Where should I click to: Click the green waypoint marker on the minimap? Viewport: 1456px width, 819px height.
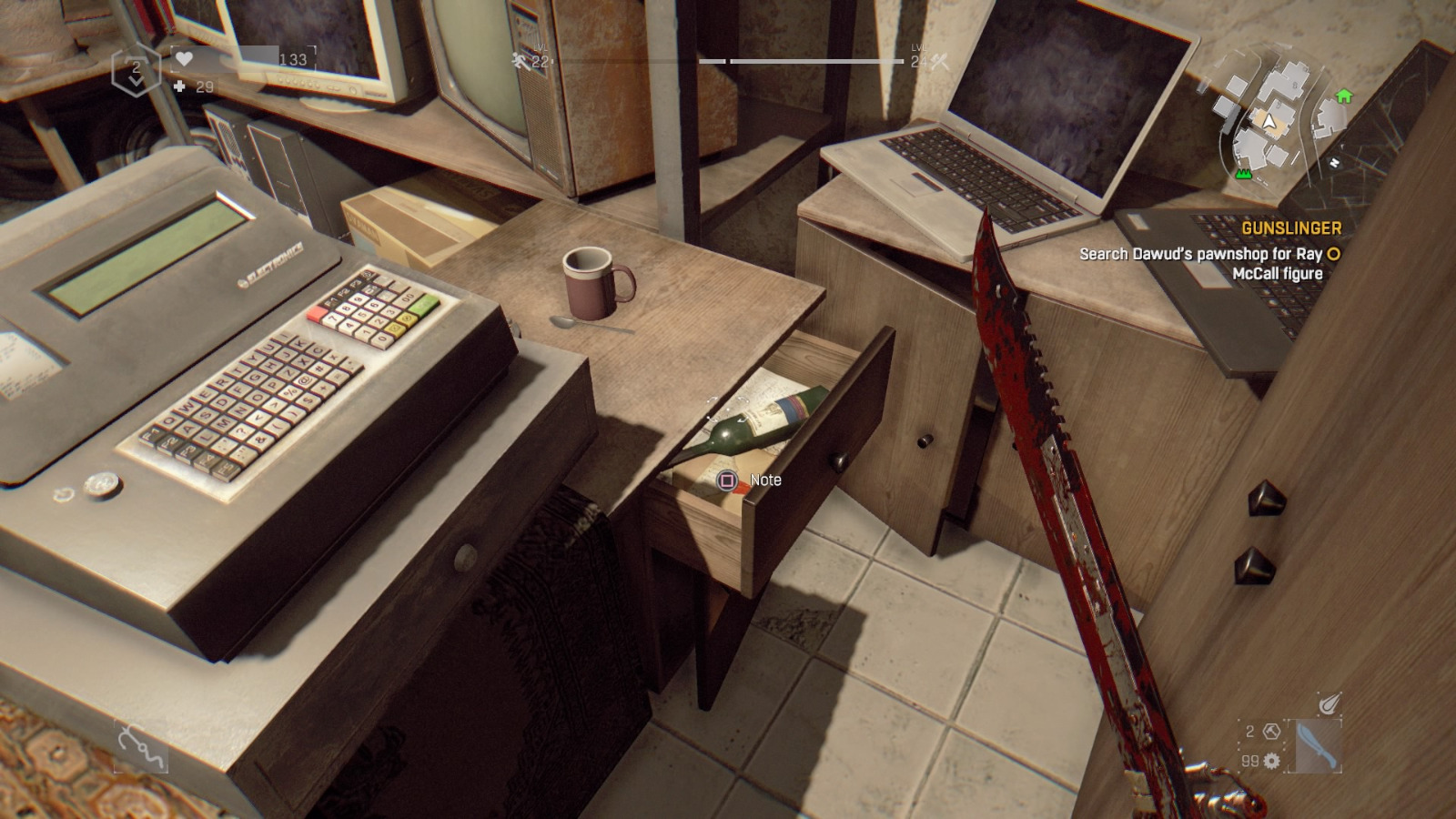pos(1243,173)
